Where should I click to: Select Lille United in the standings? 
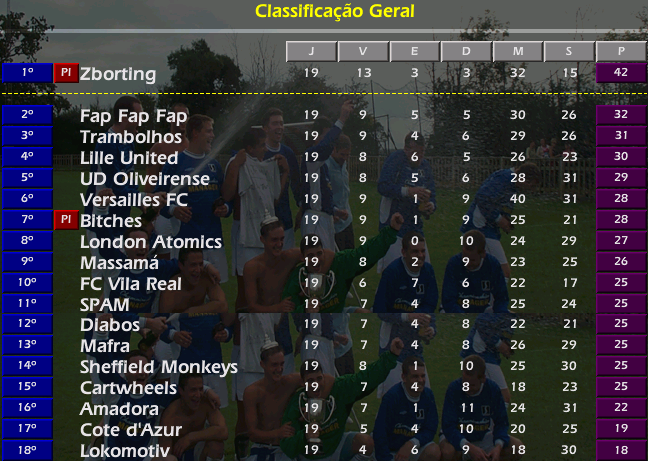pos(129,158)
